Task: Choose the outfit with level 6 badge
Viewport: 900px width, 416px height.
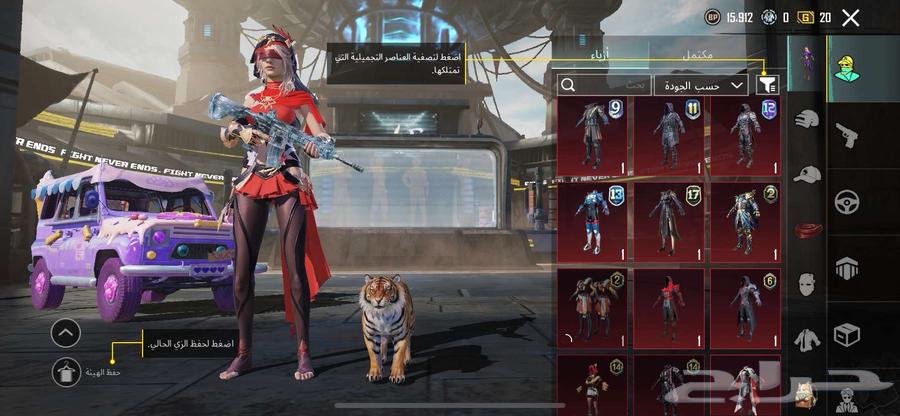Action: click(745, 305)
